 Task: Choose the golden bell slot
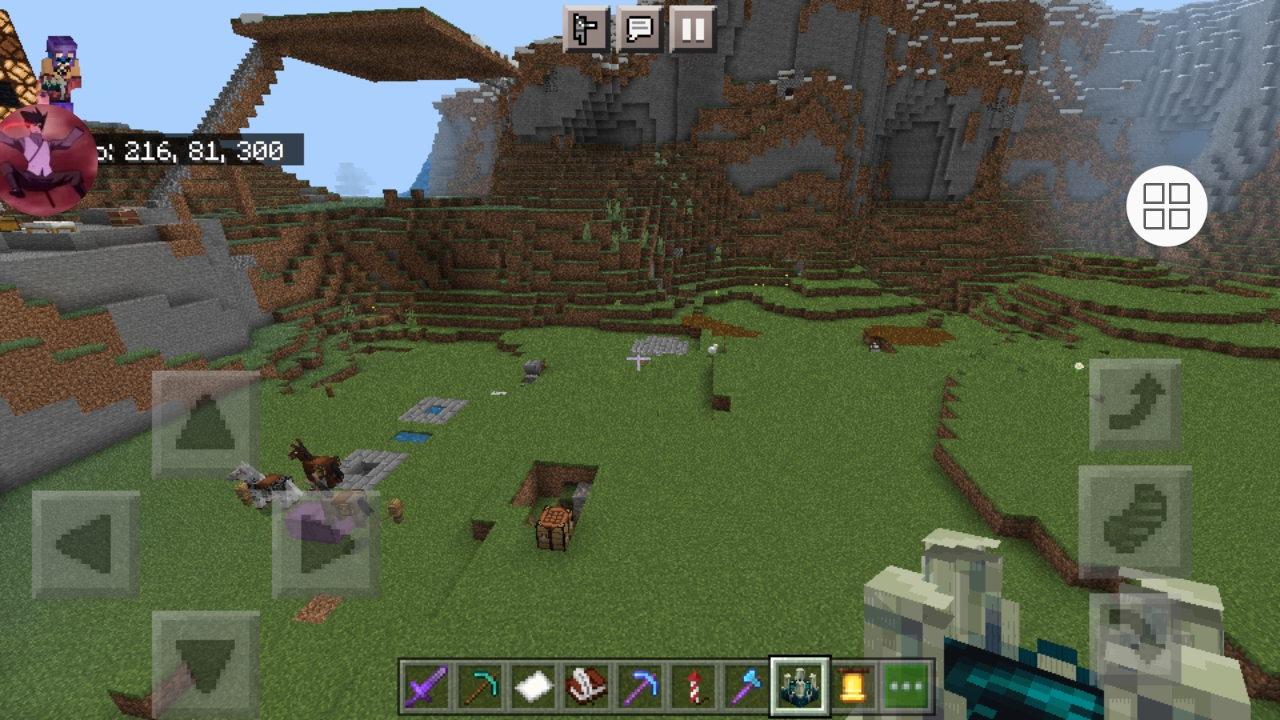point(853,687)
